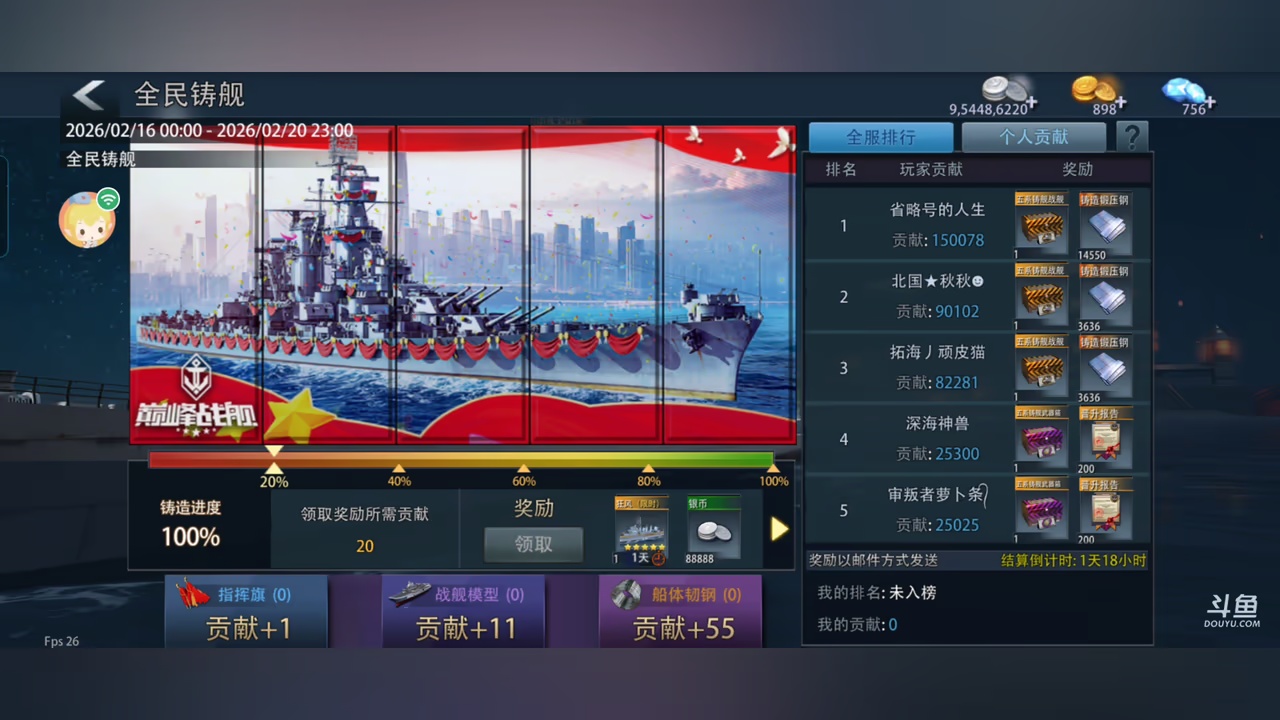
Task: Donate 指挥旗 for contribution +1
Action: point(246,612)
